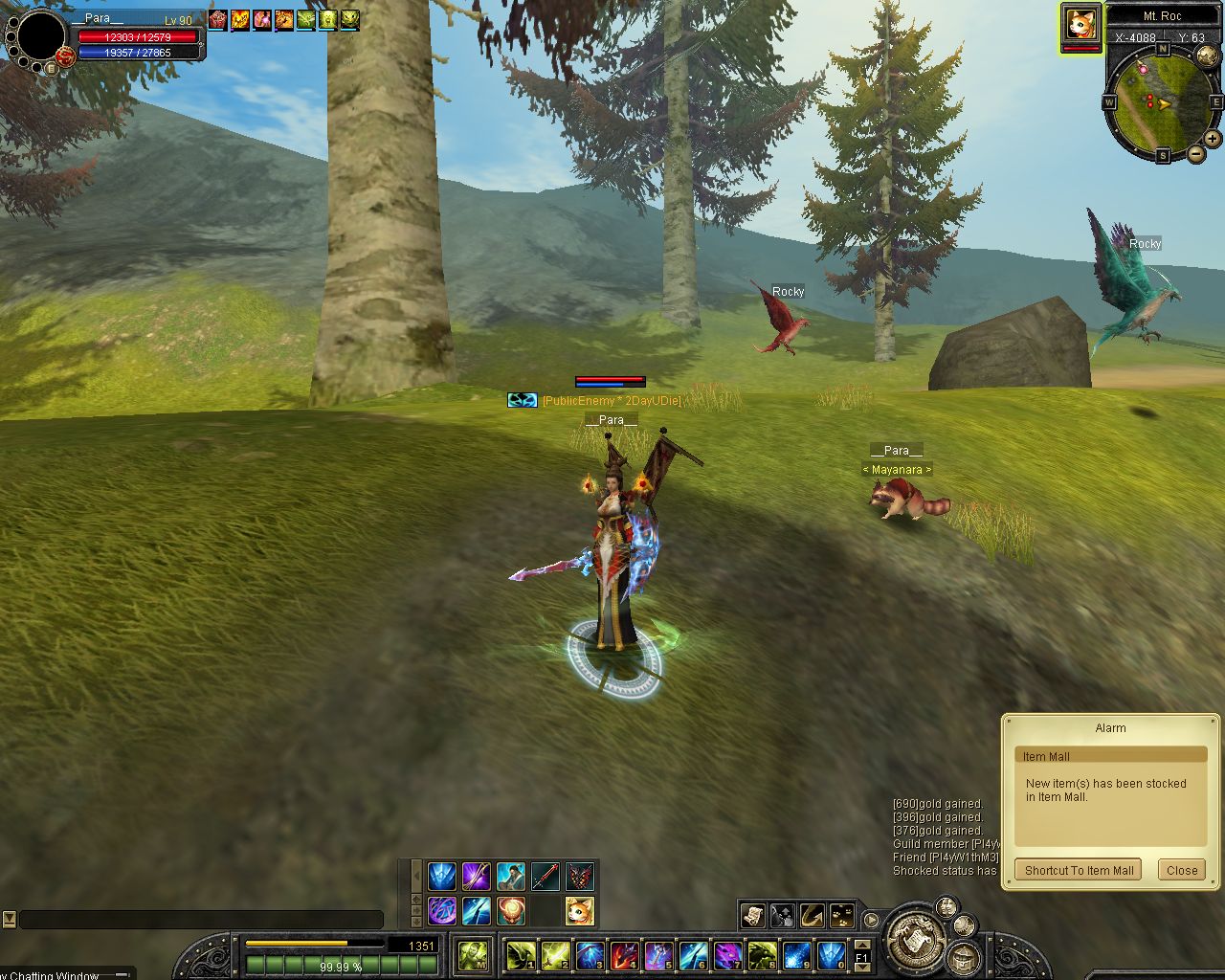Image resolution: width=1225 pixels, height=980 pixels.
Task: Select the cat pet portrait
Action: point(1080,23)
